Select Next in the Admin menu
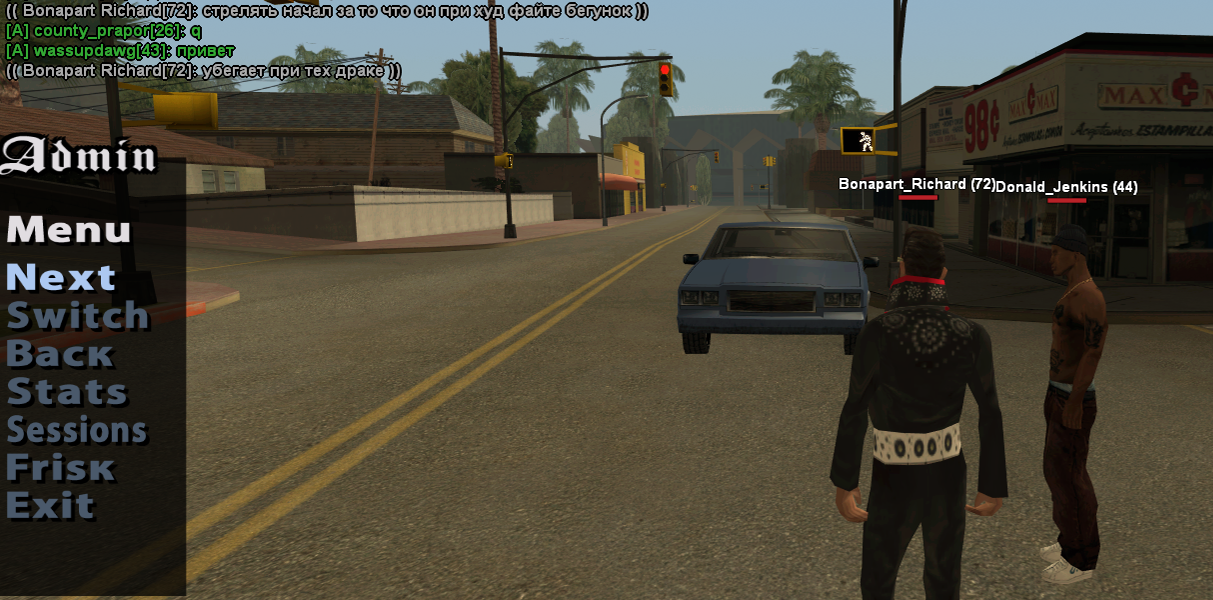Viewport: 1213px width, 600px height. click(61, 277)
